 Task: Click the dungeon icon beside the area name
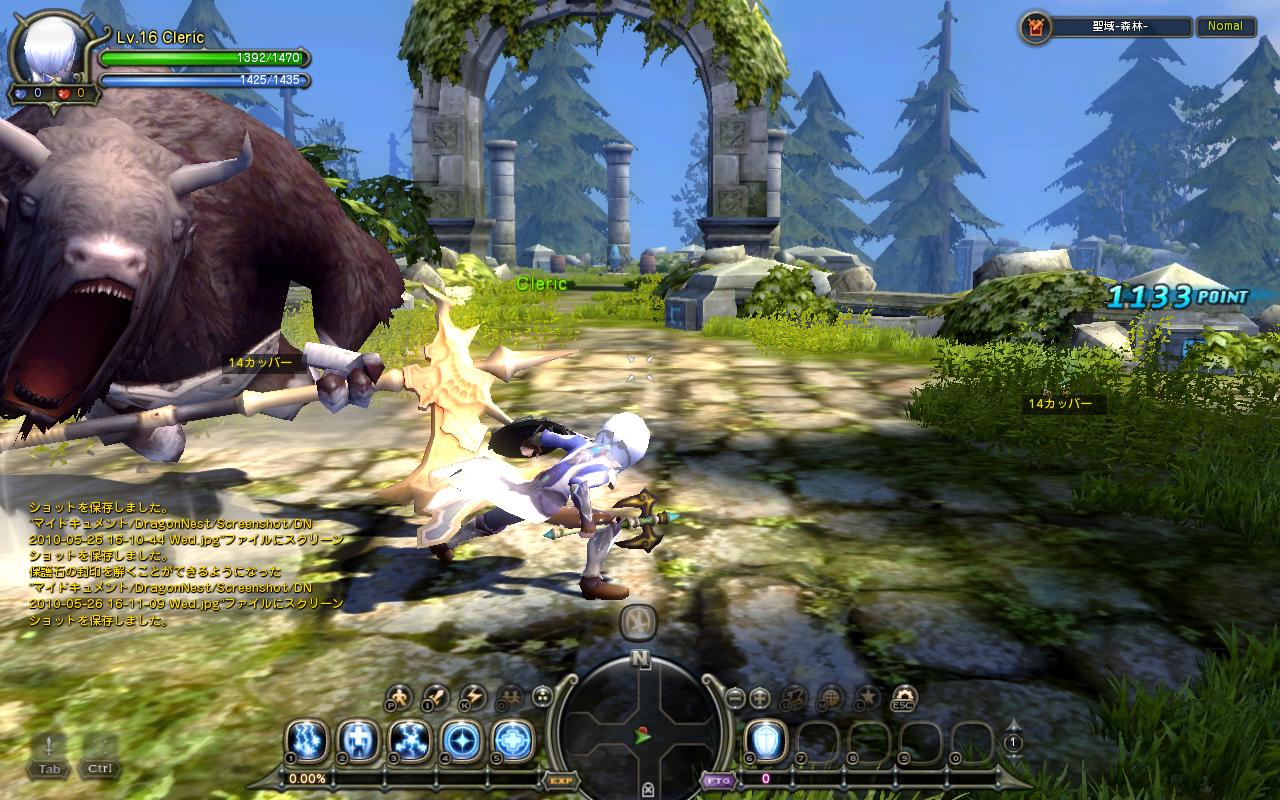point(1036,27)
